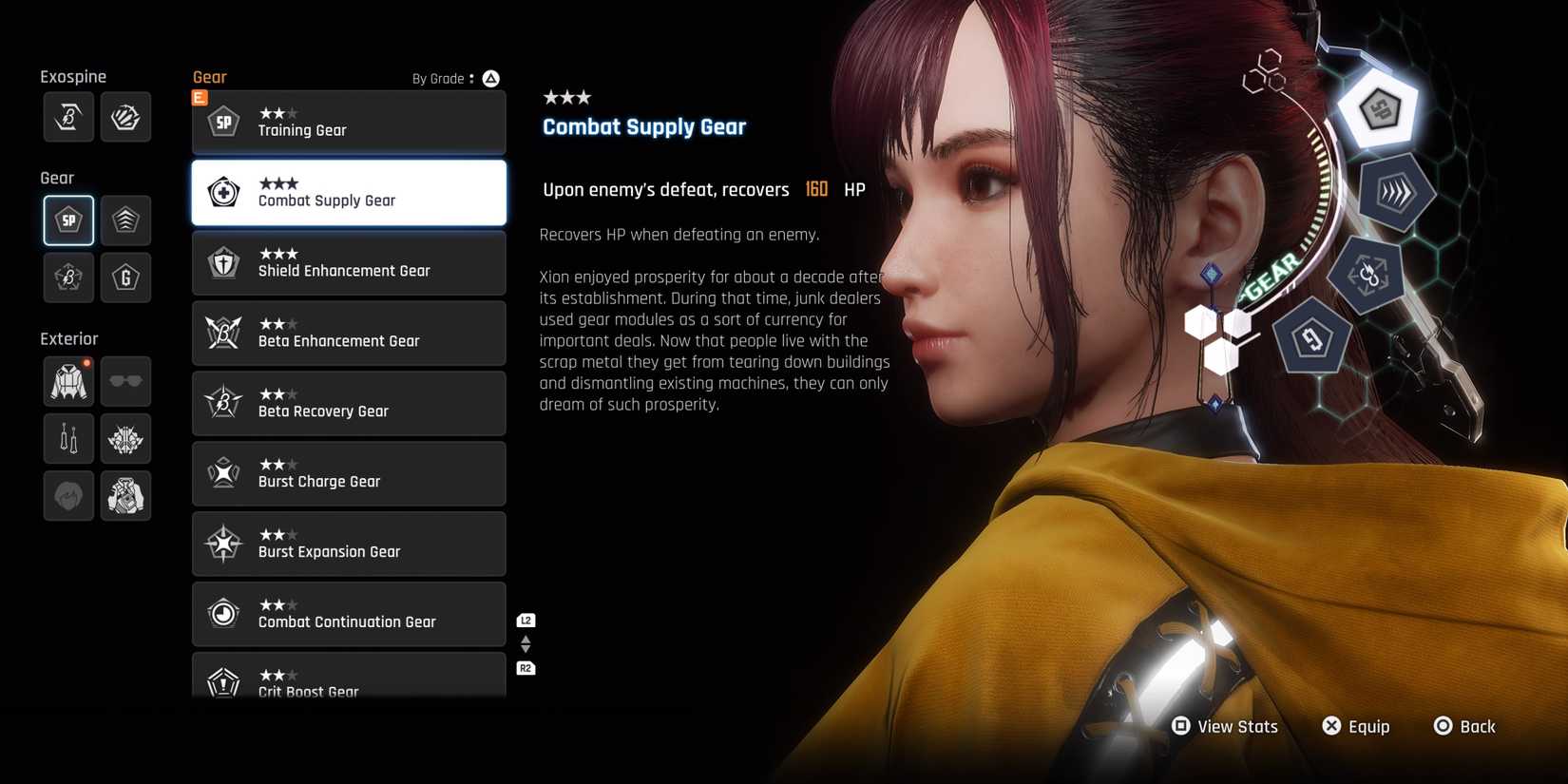The image size is (1568, 784).
Task: Click the View Stats button
Action: pyautogui.click(x=1224, y=726)
